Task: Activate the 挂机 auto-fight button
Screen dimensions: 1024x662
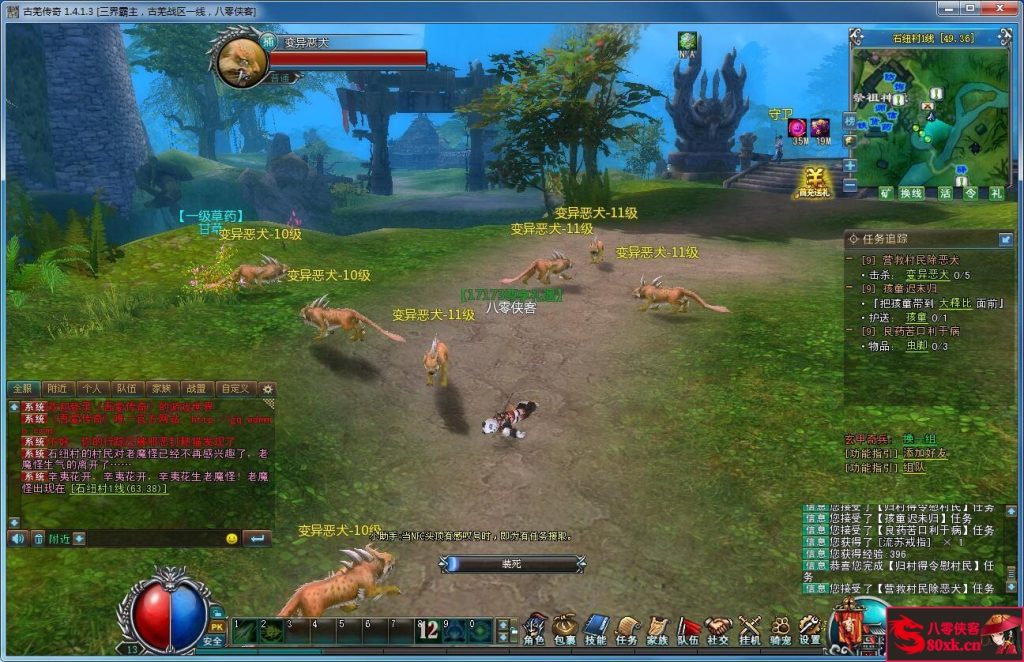Action: coord(749,628)
